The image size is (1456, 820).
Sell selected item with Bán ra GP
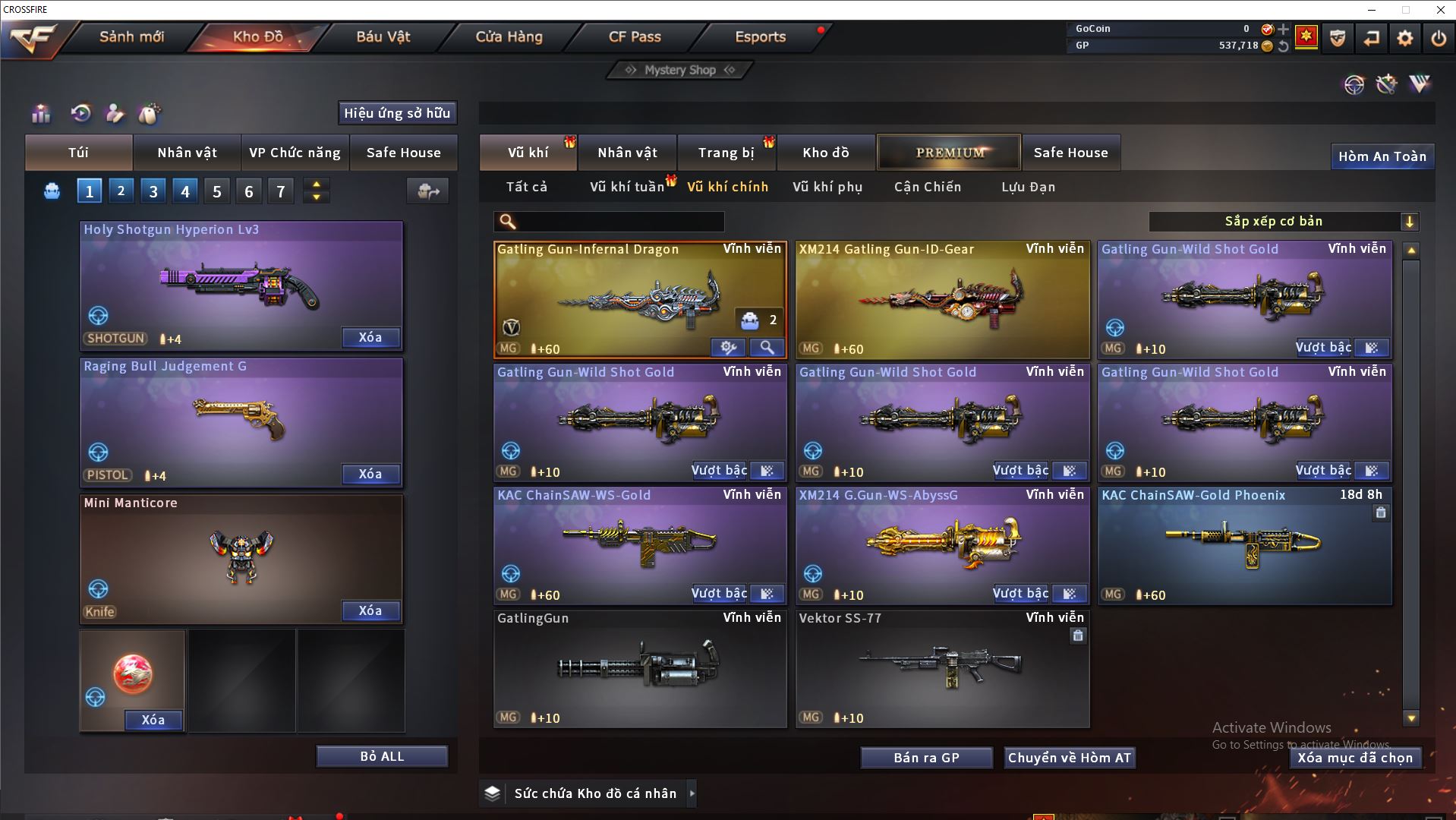tap(926, 758)
